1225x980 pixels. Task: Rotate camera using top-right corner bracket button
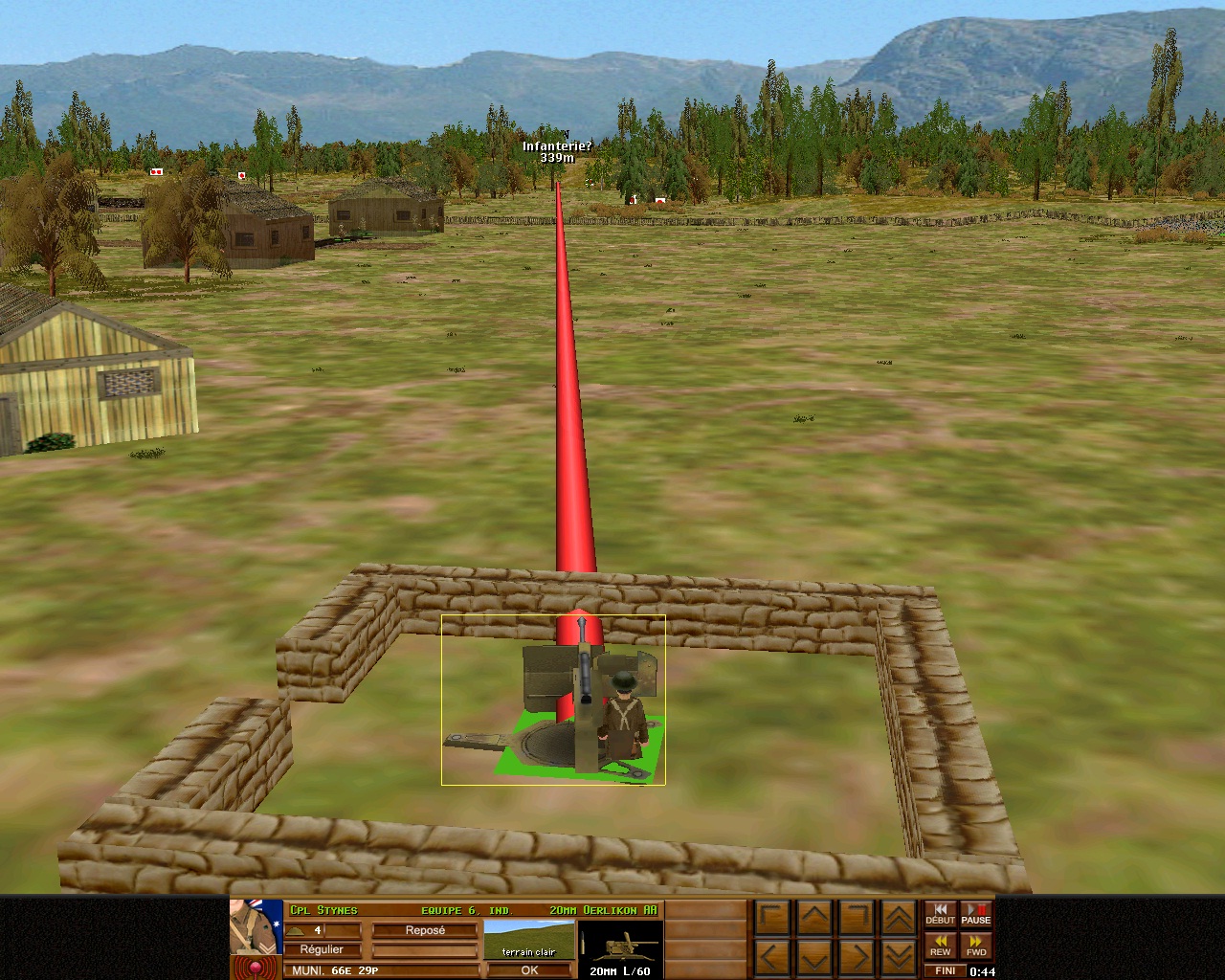coord(857,919)
